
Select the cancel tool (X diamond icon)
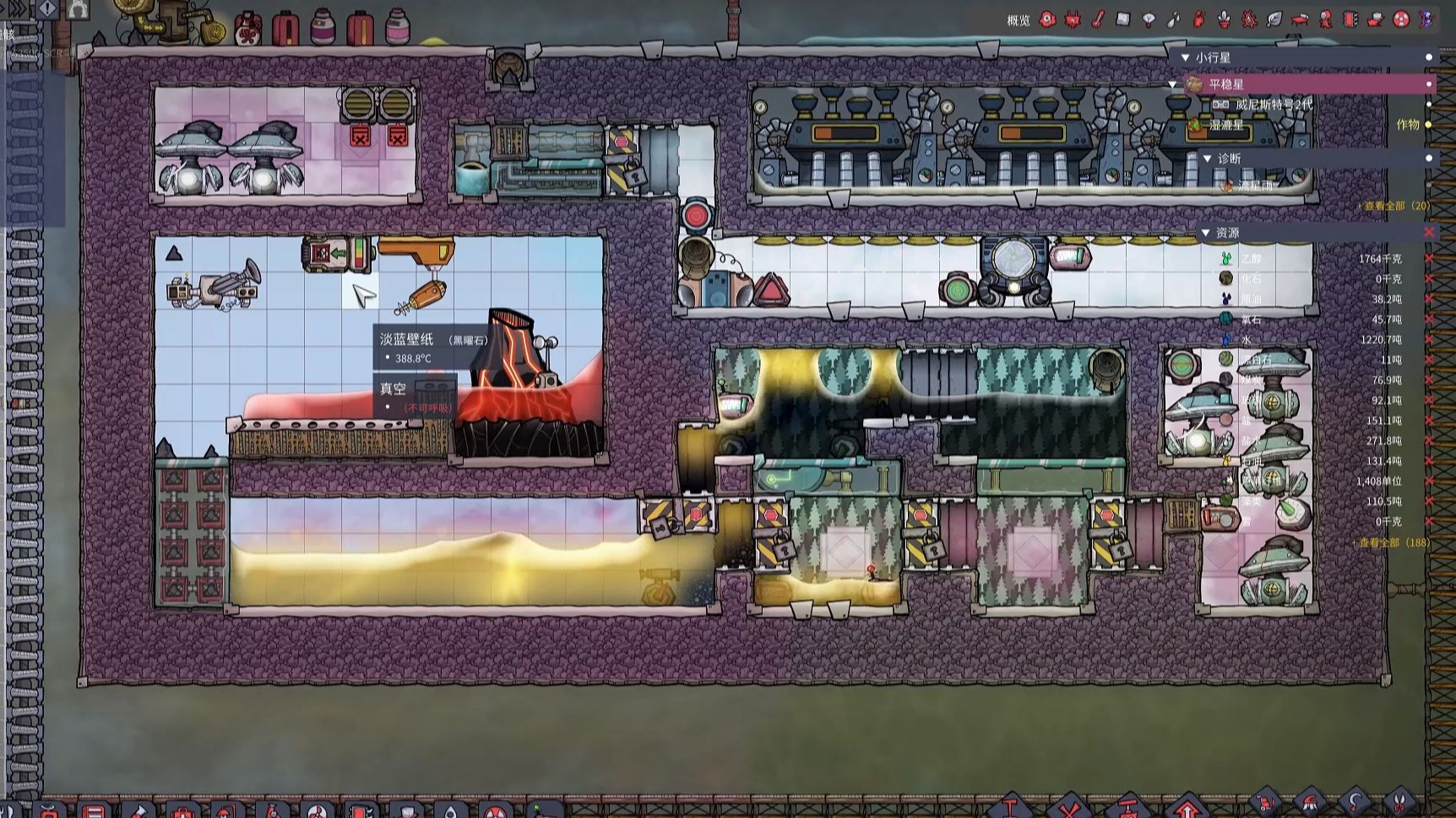pos(1069,810)
